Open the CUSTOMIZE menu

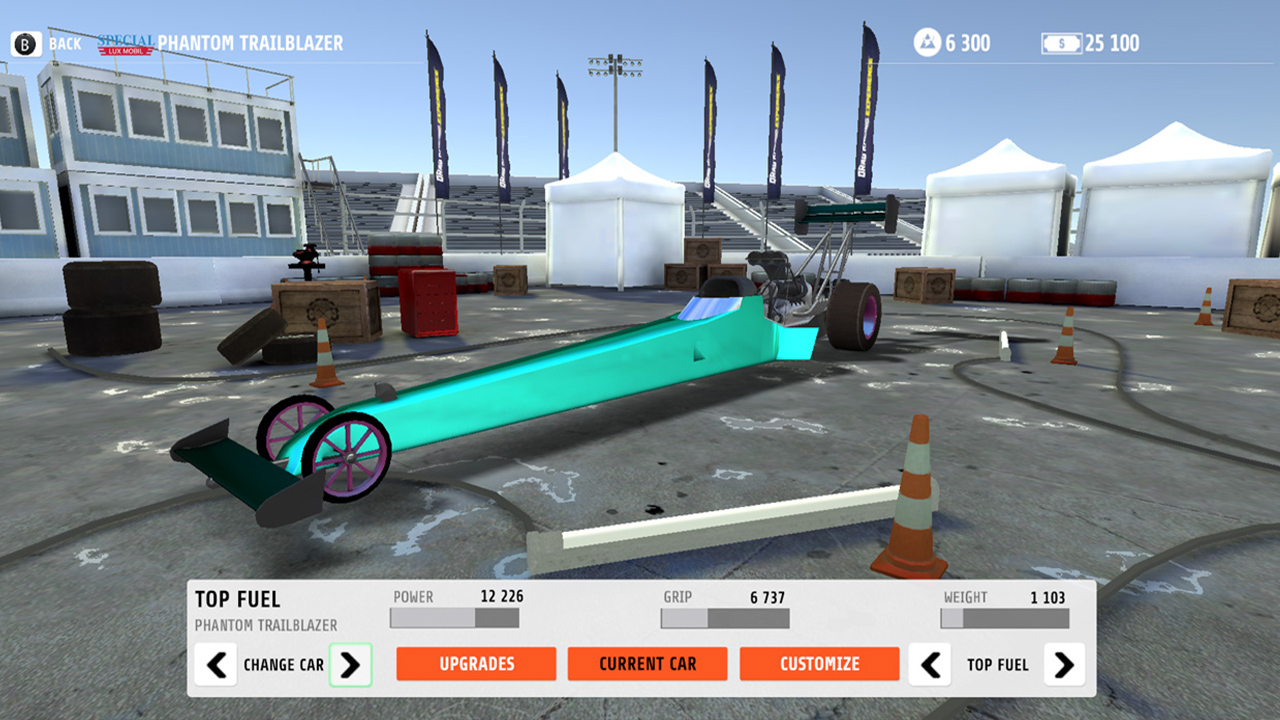point(819,663)
